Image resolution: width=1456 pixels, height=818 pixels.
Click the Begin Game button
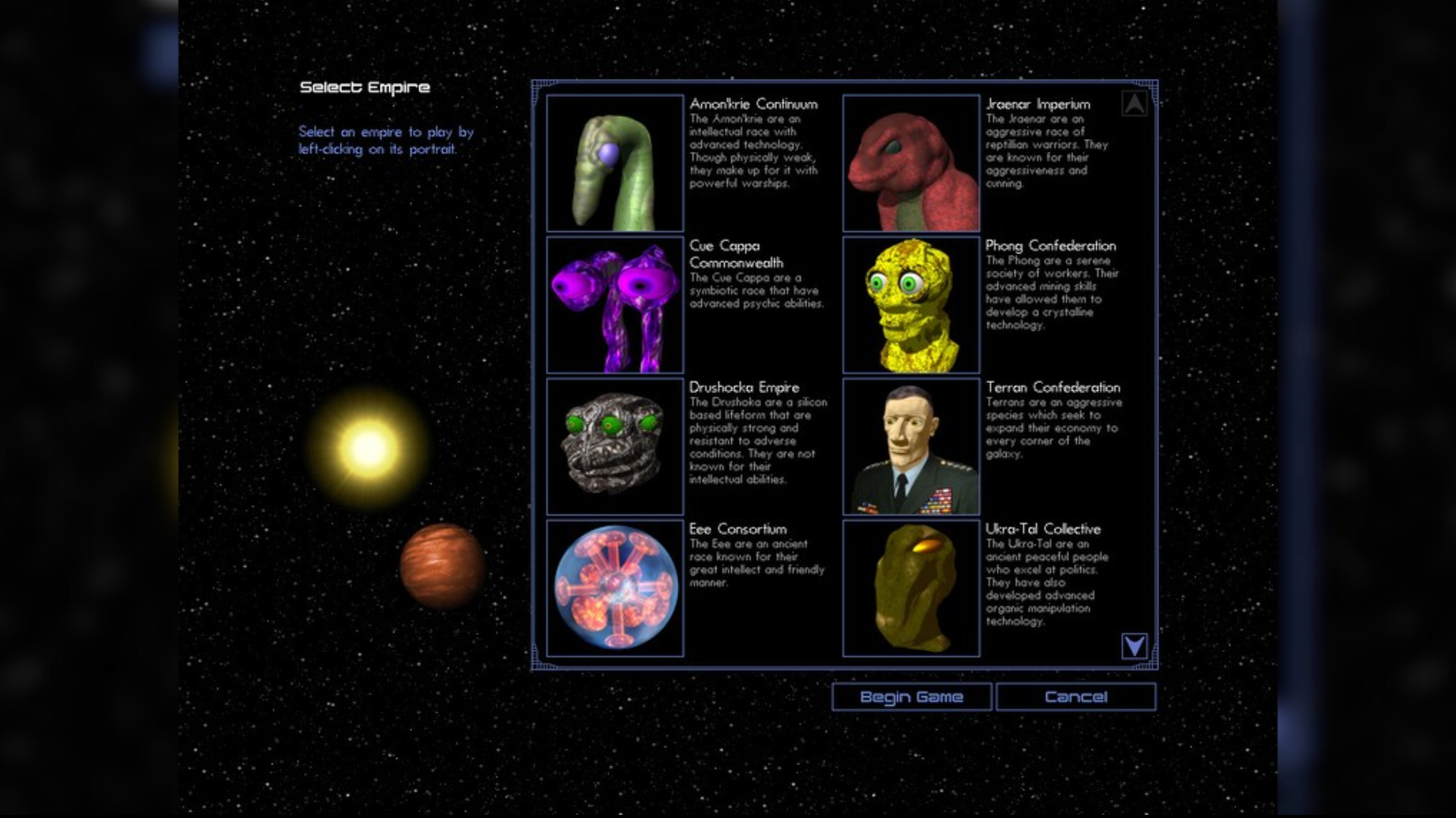[x=911, y=697]
